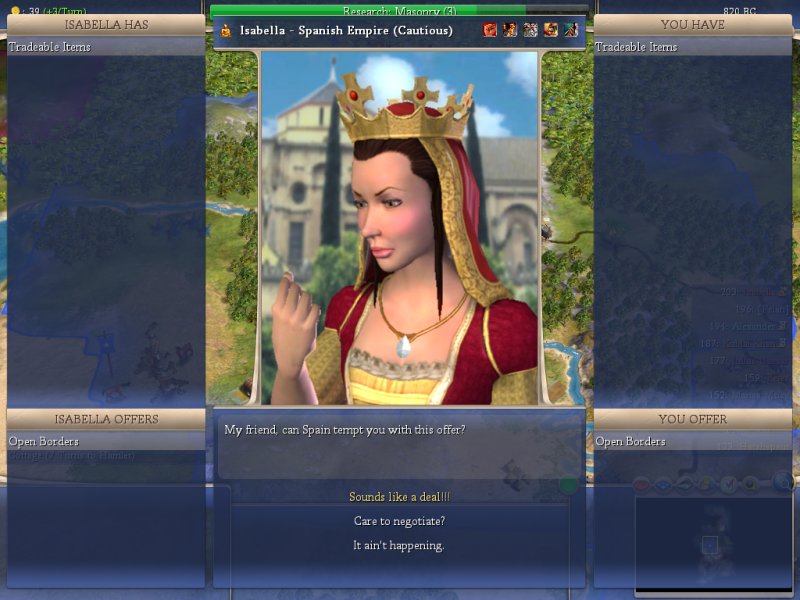The image size is (800, 600).
Task: Accept with "Sounds like a deal!!!"
Action: tap(399, 497)
